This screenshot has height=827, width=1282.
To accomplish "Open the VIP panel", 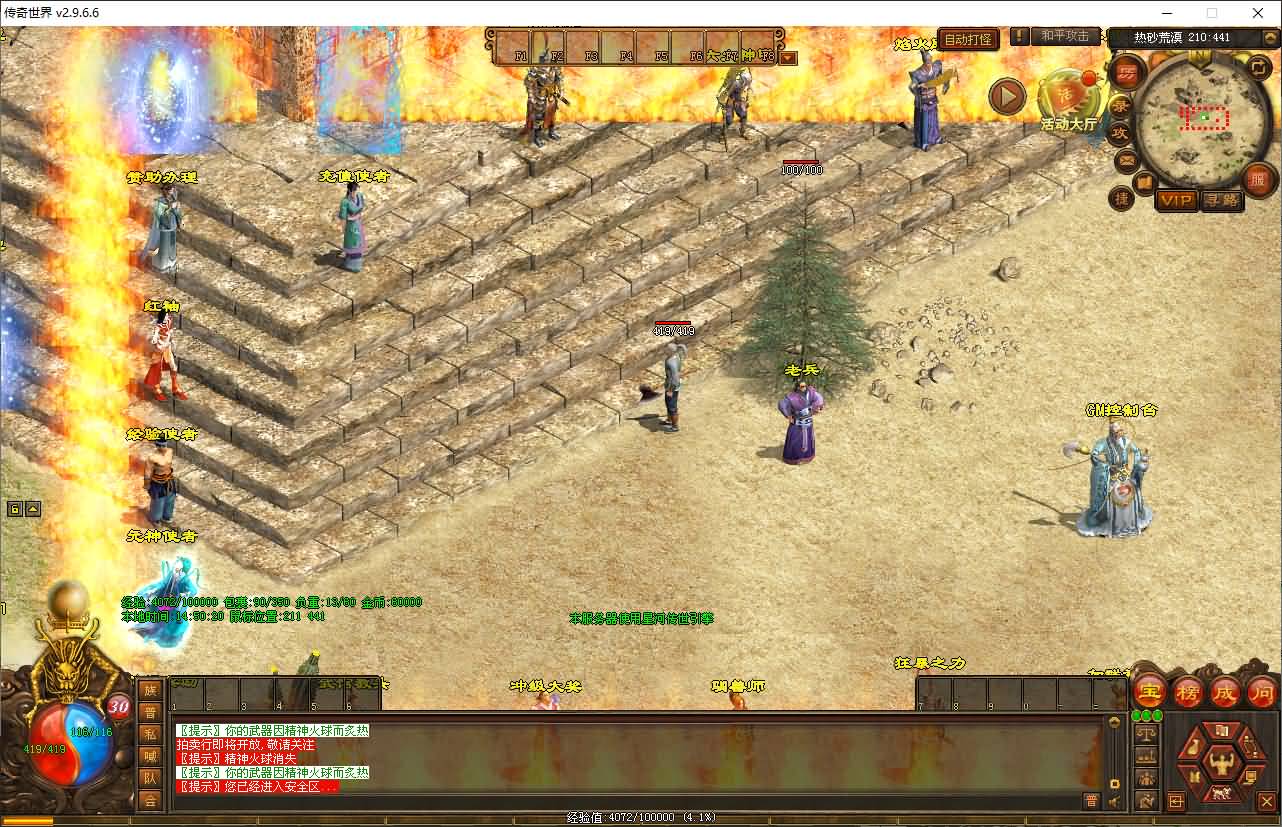I will tap(1176, 201).
